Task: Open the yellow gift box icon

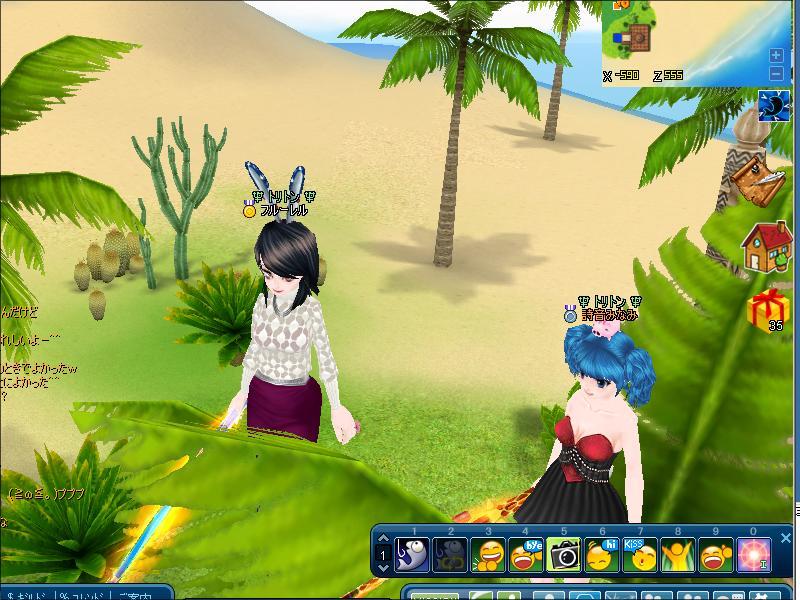Action: (x=768, y=307)
